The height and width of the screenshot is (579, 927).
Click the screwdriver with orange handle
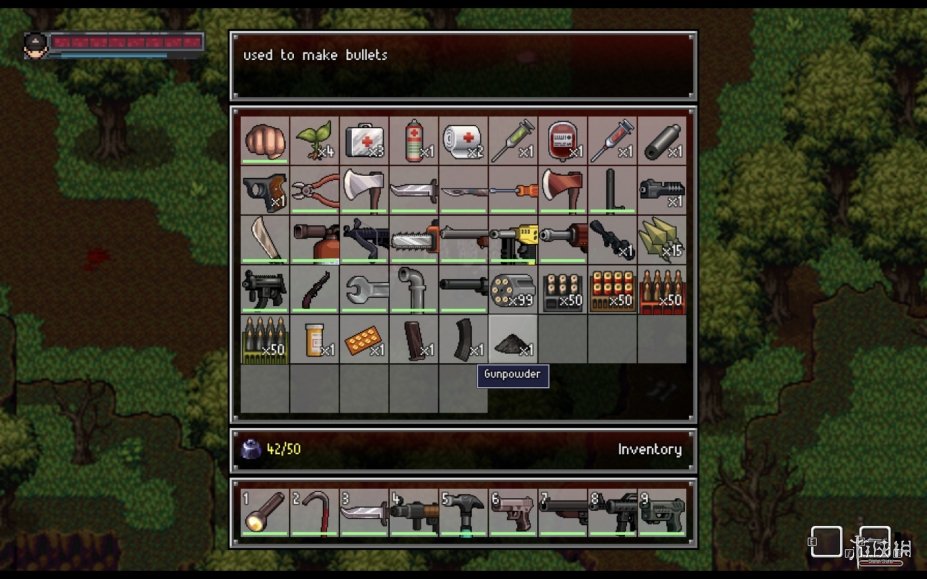tap(513, 190)
